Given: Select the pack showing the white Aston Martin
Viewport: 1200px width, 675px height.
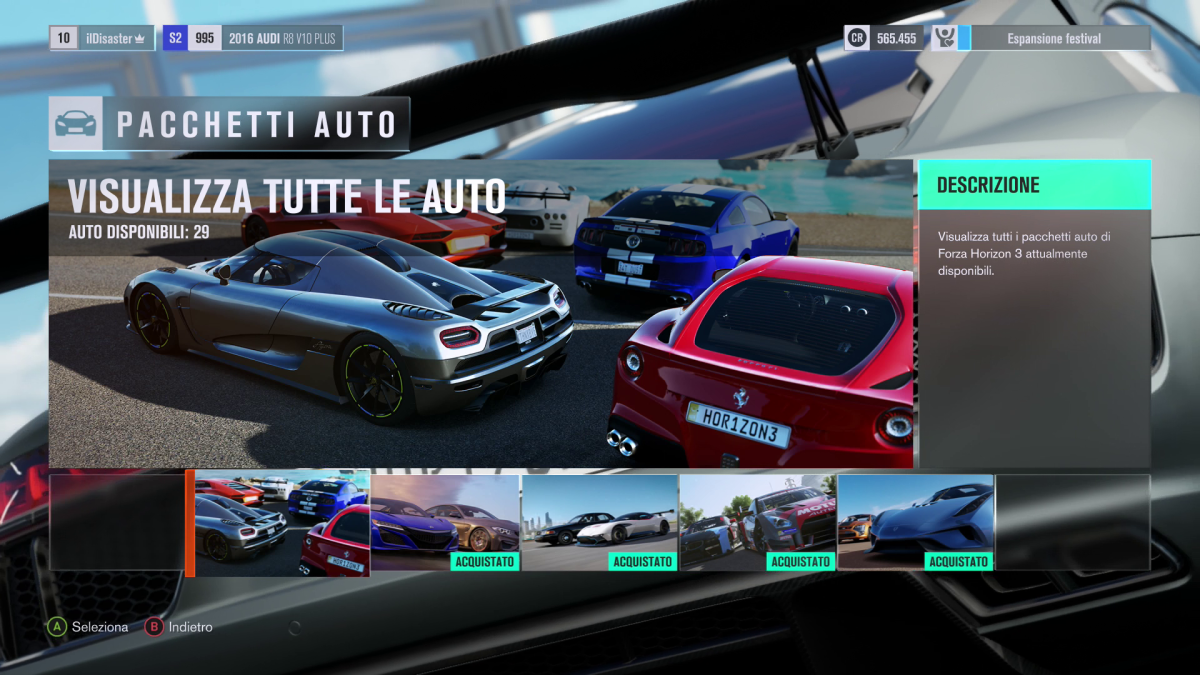Looking at the screenshot, I should 600,522.
